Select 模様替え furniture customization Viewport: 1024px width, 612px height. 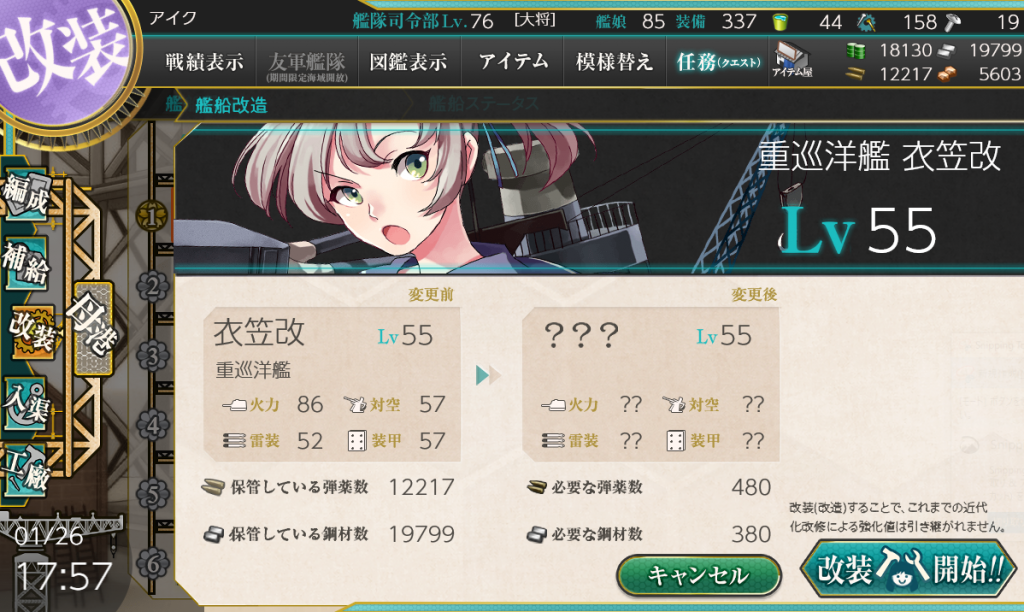click(614, 62)
